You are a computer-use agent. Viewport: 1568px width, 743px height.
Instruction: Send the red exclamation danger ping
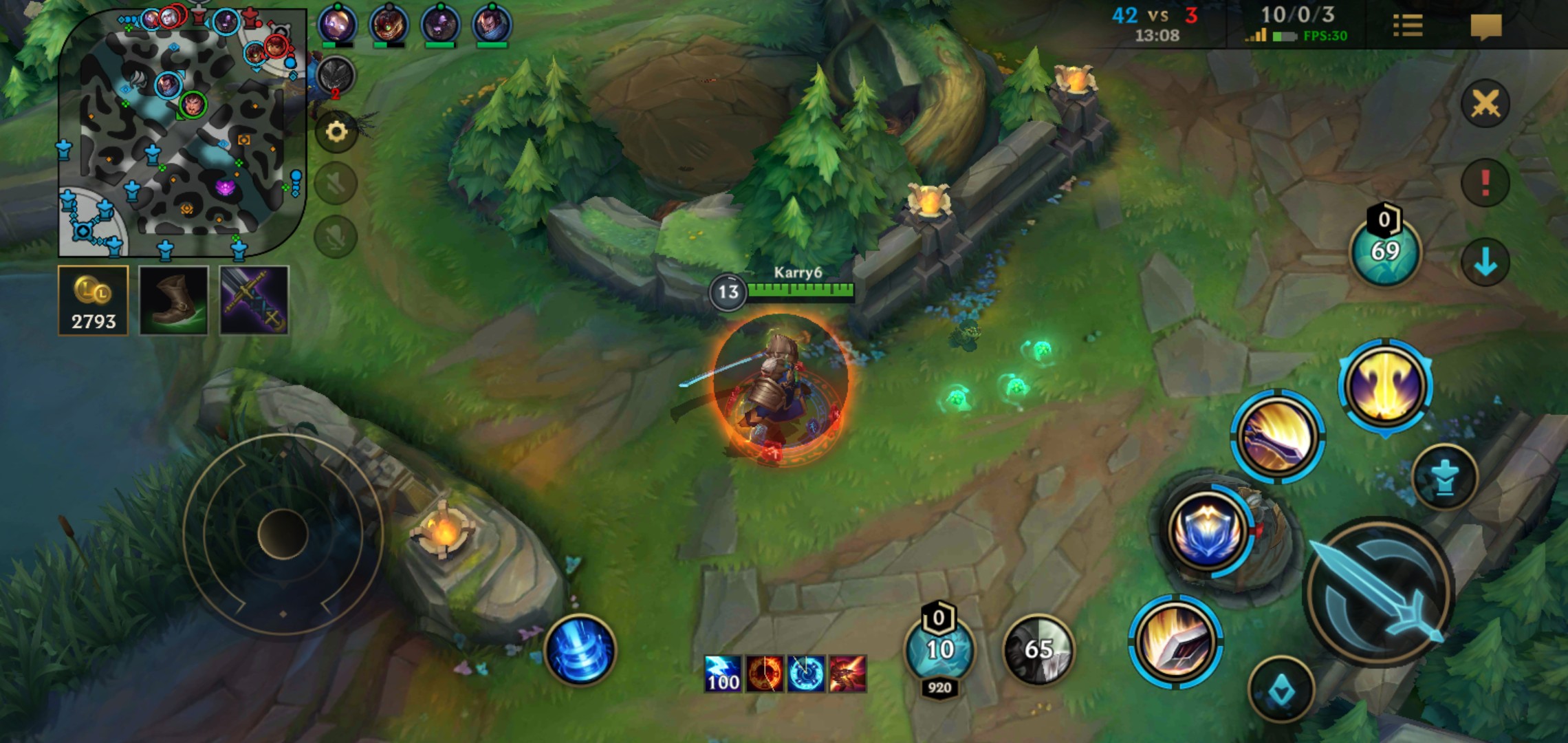[1485, 182]
